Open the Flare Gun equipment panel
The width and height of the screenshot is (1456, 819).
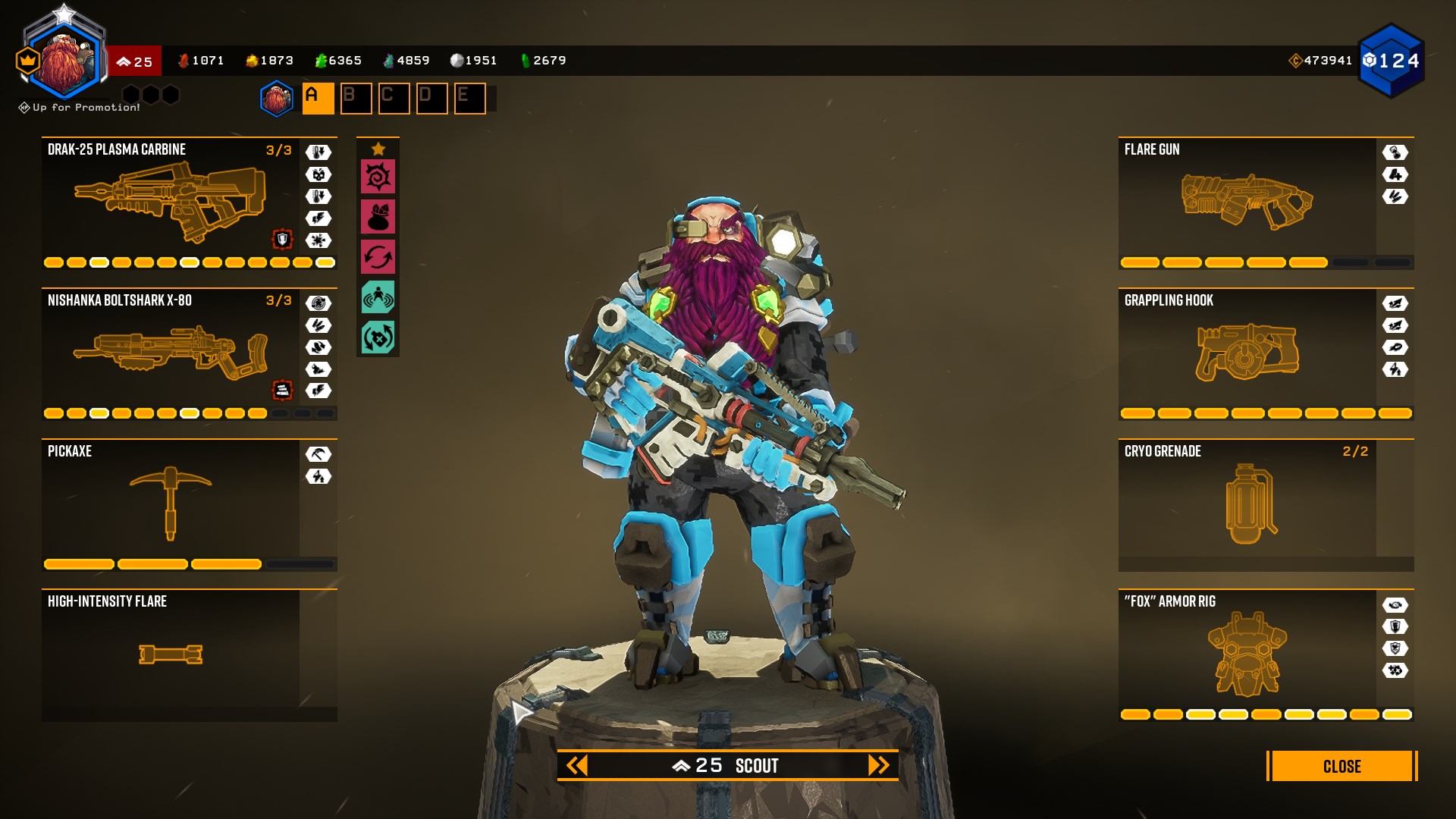[1247, 201]
